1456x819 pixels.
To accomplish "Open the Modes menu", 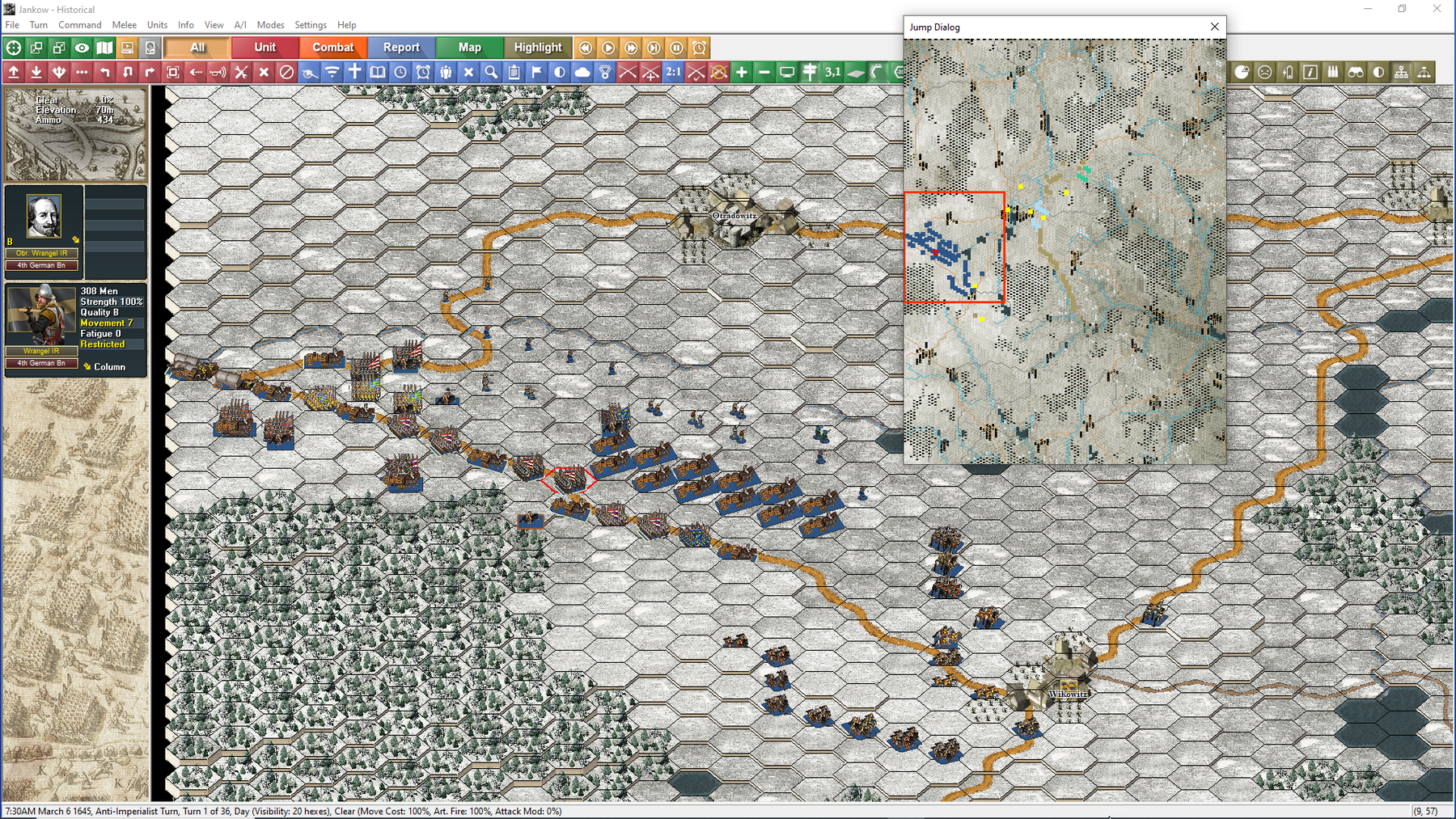I will point(270,24).
